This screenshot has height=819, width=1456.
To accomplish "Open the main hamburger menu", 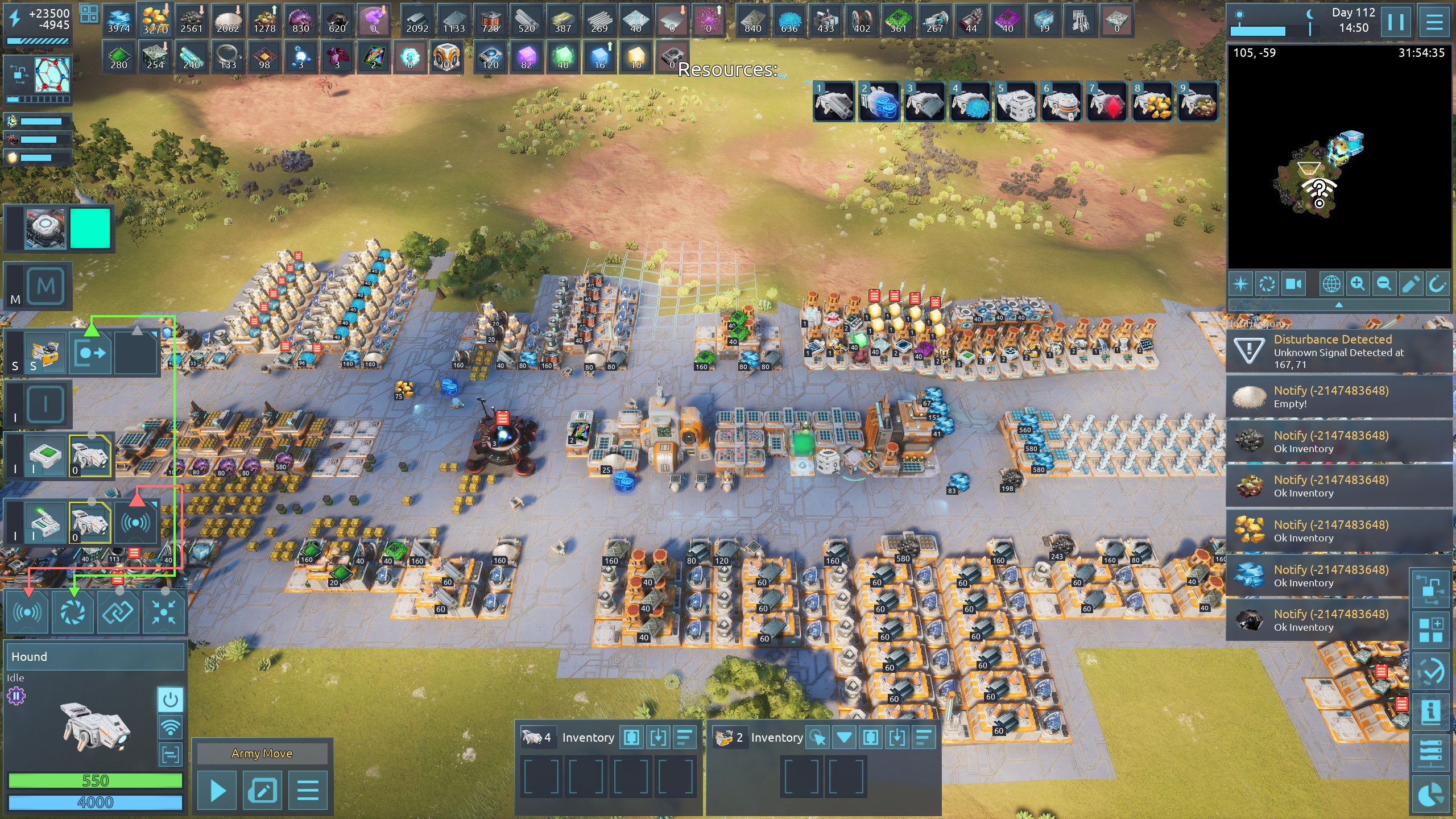I will click(1434, 22).
